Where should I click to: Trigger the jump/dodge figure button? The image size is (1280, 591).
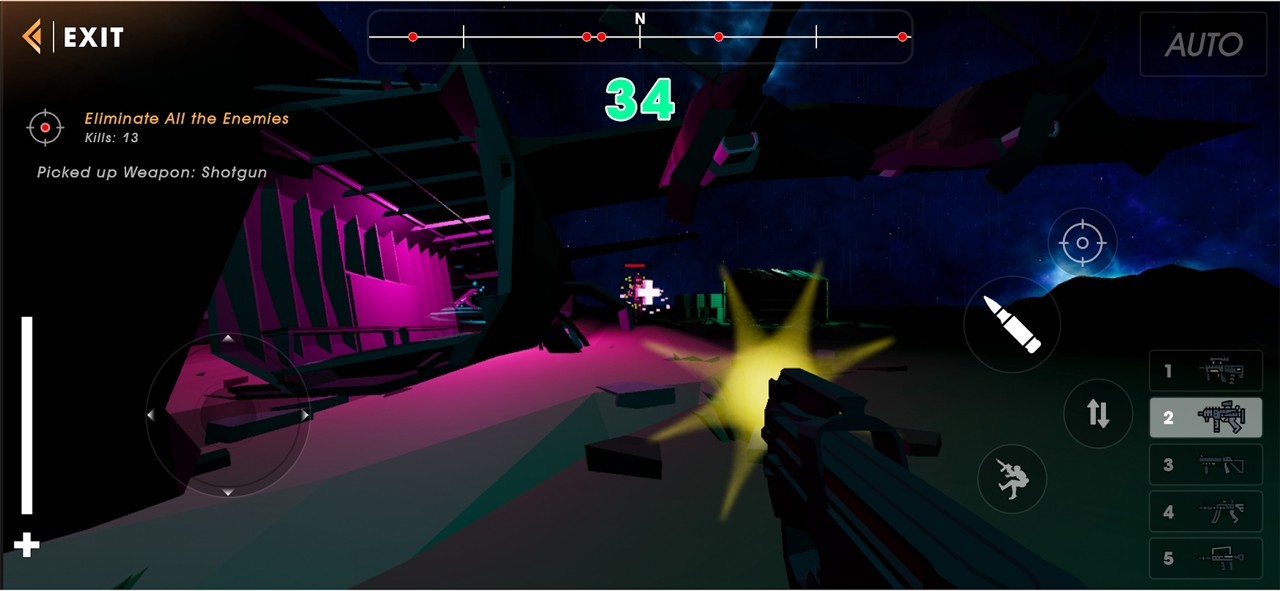(x=1011, y=478)
